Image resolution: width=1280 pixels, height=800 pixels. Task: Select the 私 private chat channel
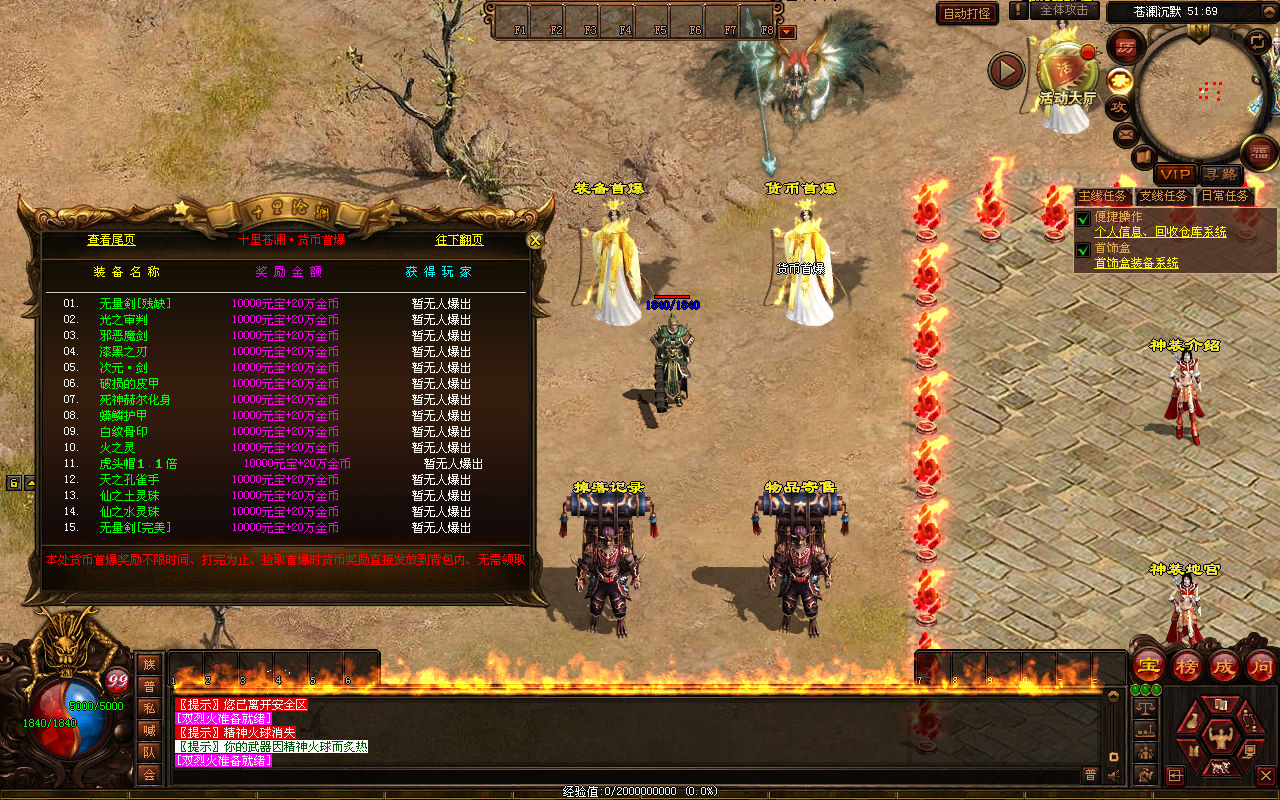tap(149, 708)
